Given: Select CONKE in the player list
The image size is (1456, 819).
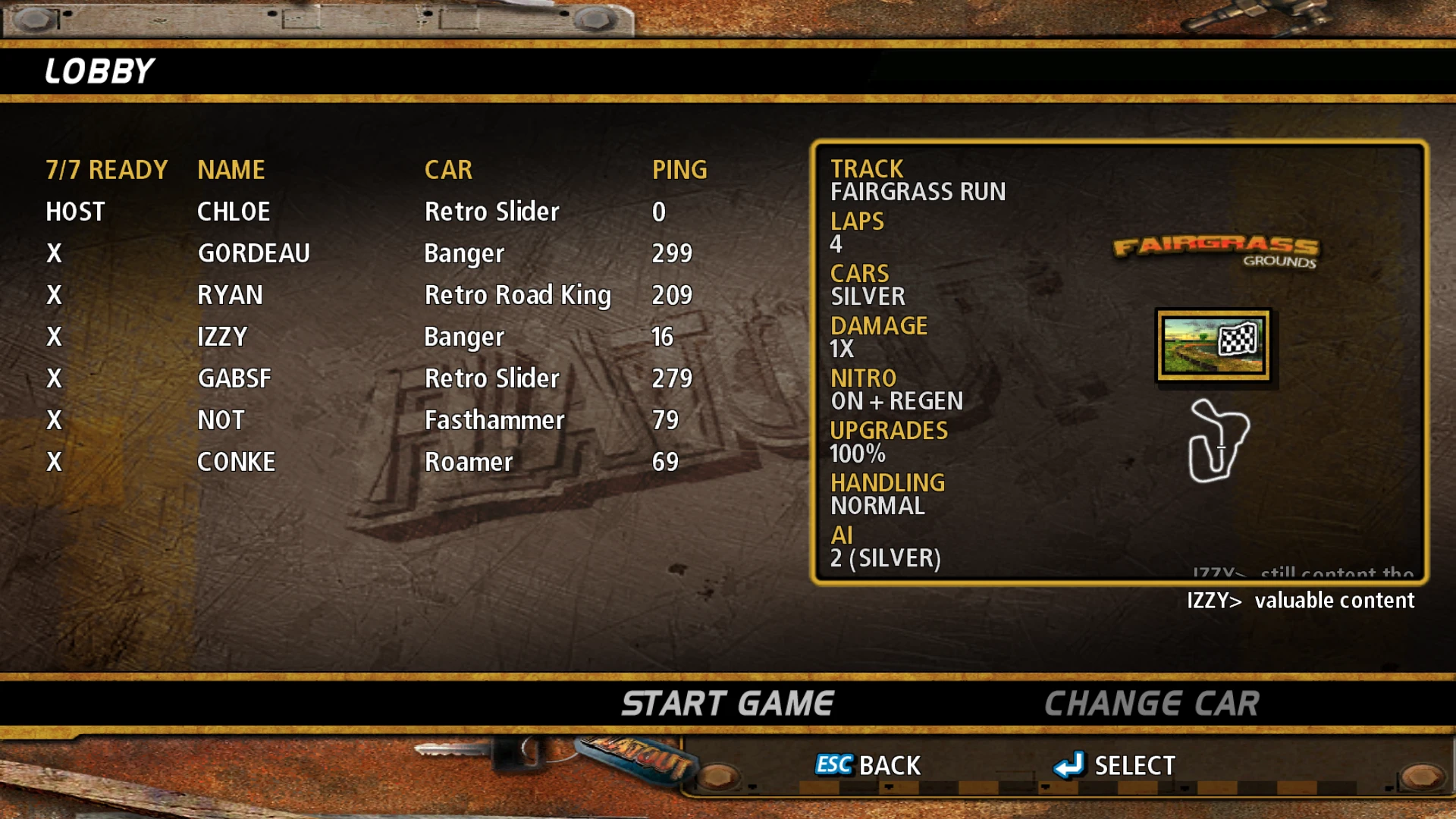Looking at the screenshot, I should point(236,462).
